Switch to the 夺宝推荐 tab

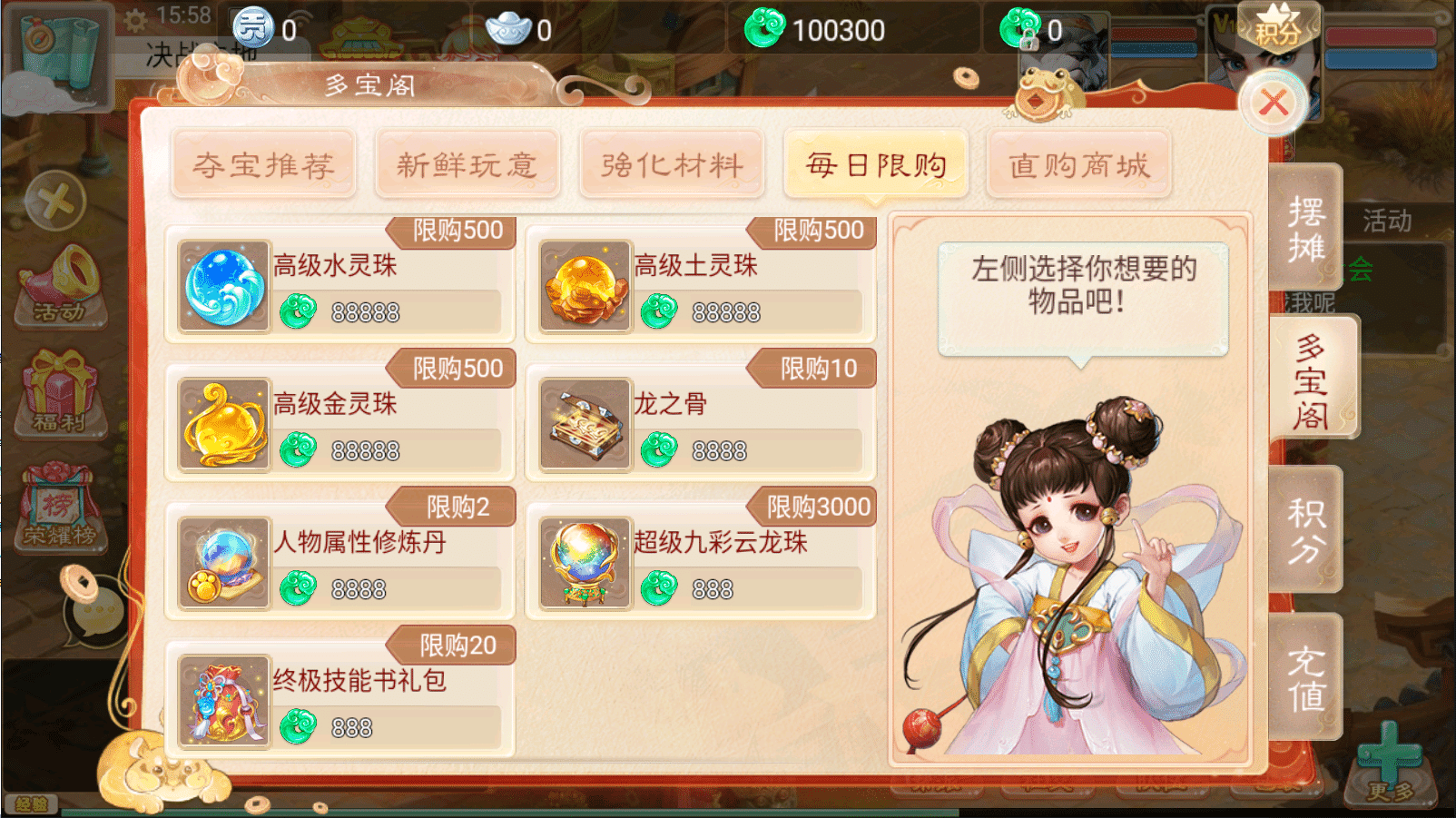(264, 165)
